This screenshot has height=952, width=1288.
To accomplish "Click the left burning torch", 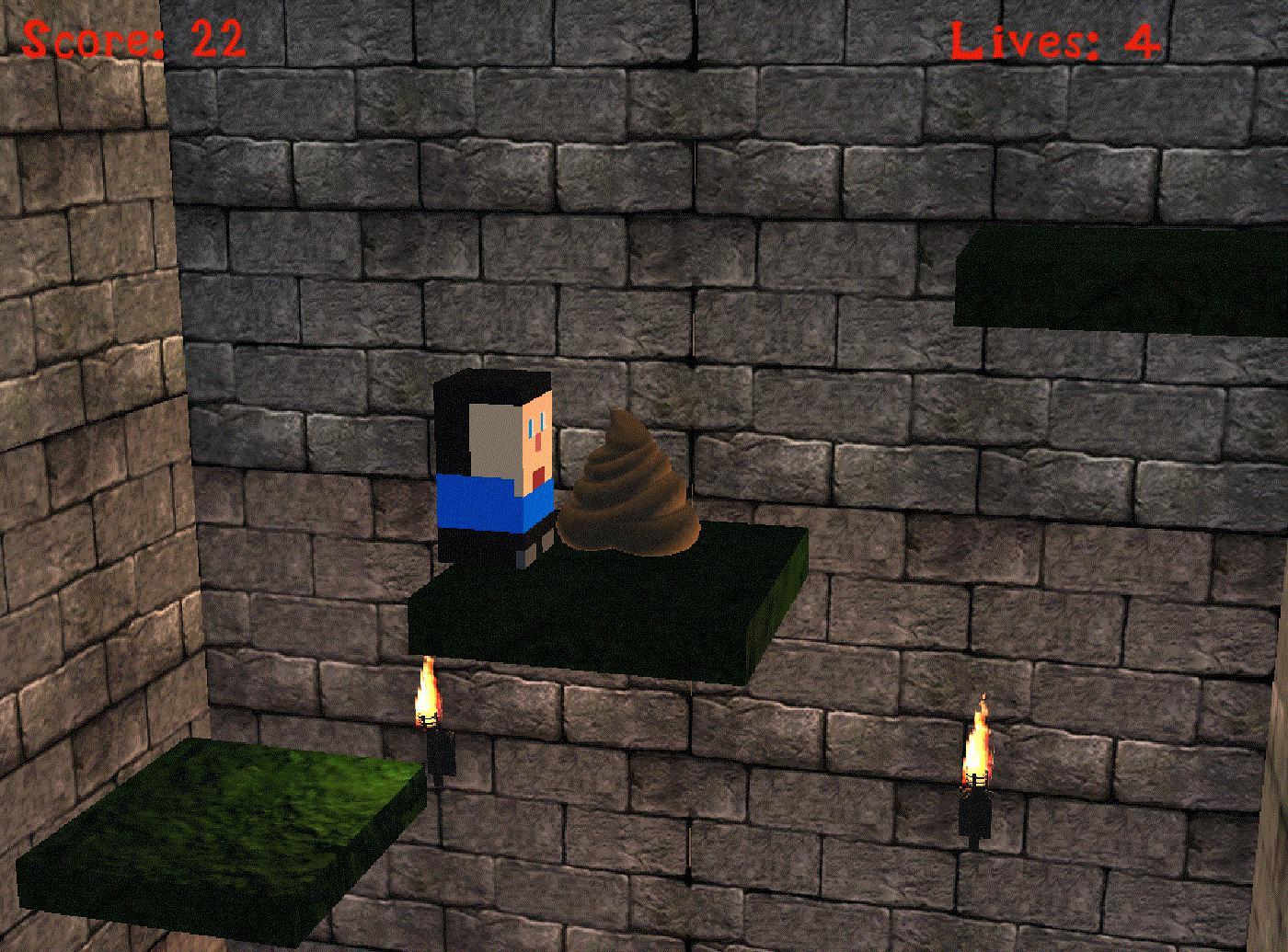I will coord(431,708).
